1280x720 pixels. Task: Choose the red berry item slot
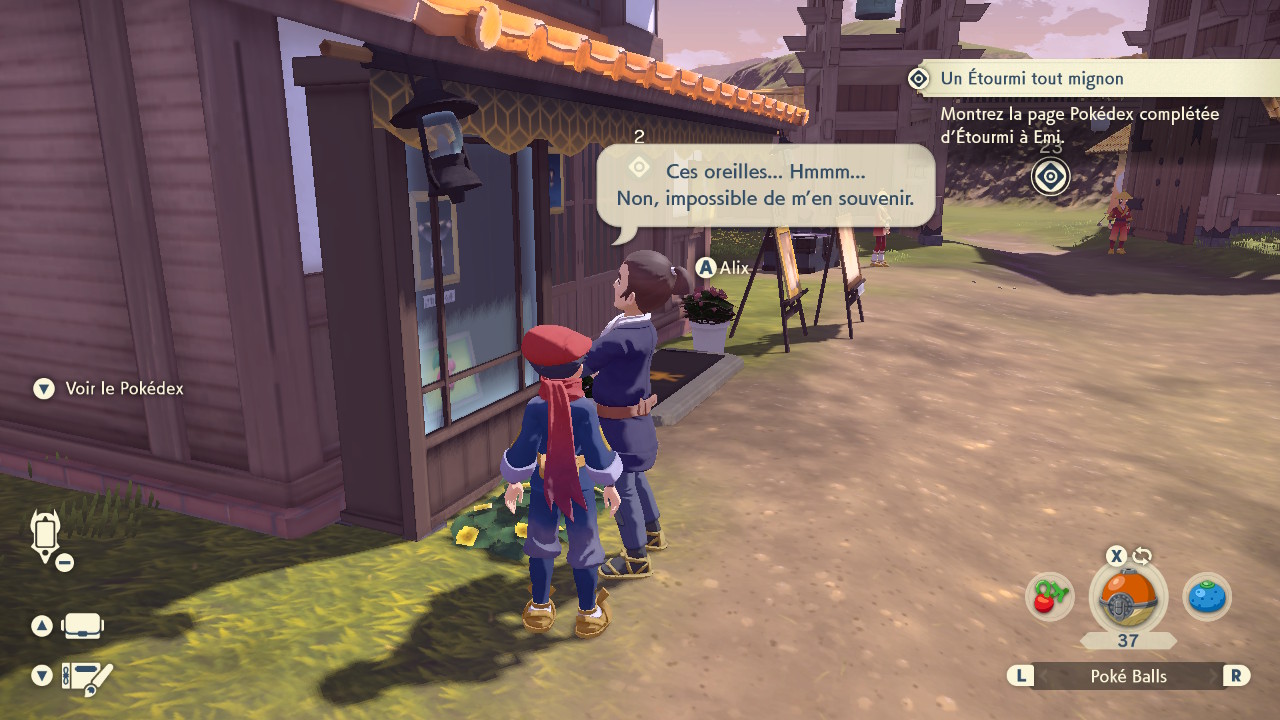coord(1049,597)
